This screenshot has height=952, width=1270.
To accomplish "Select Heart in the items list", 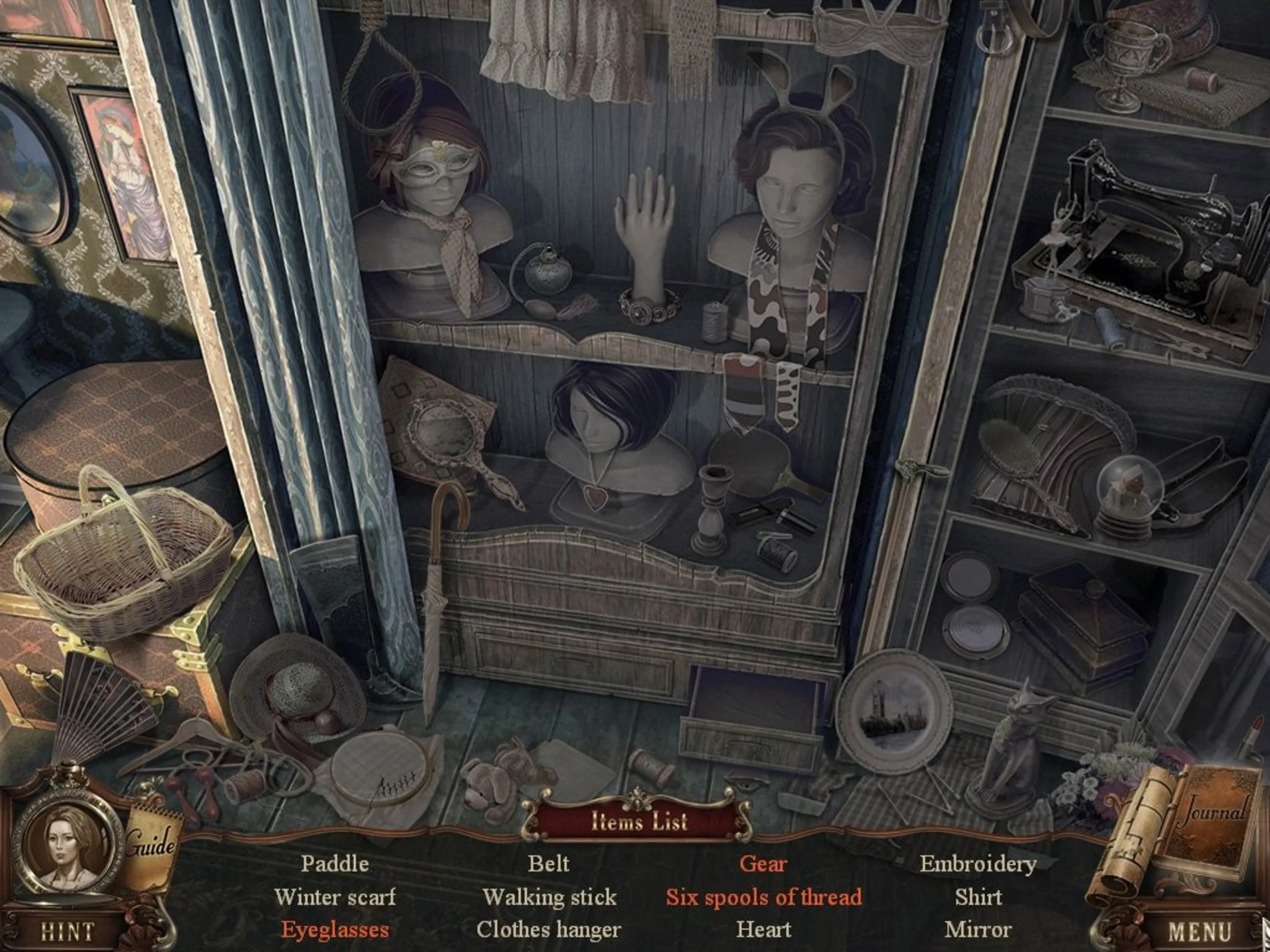I will coord(763,930).
